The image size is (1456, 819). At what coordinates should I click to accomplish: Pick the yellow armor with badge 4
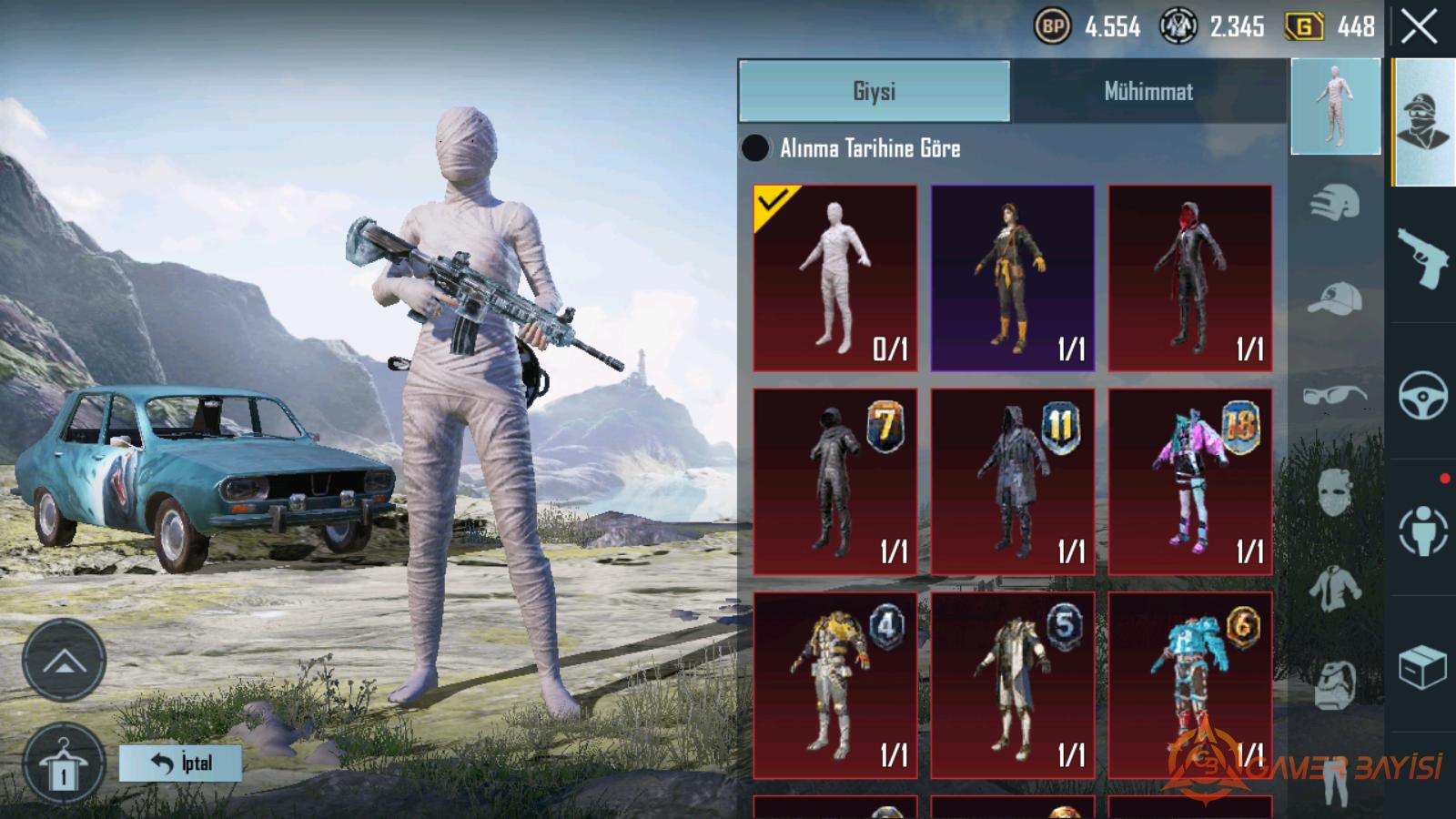[835, 686]
